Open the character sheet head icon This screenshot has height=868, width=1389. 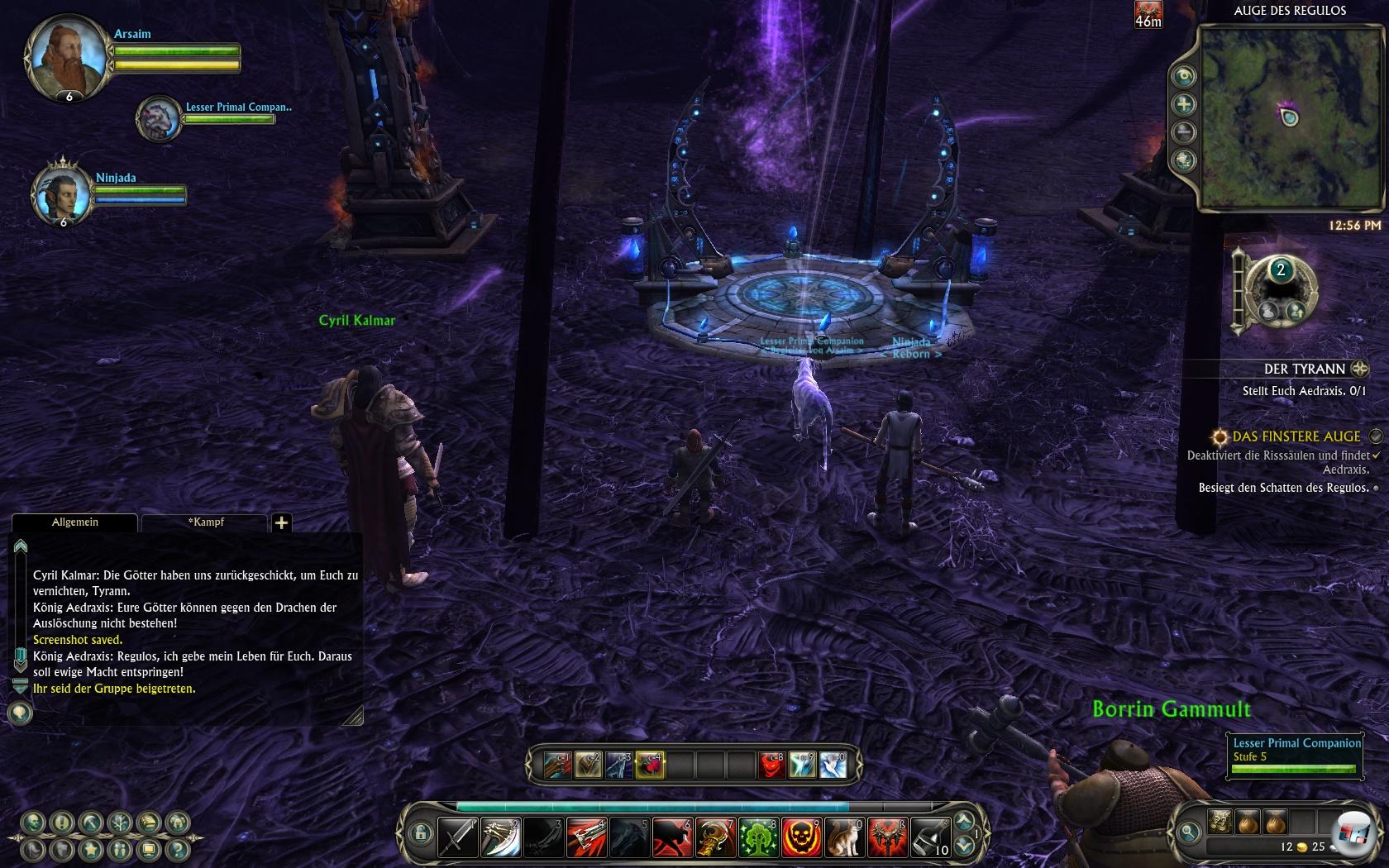tap(33, 823)
